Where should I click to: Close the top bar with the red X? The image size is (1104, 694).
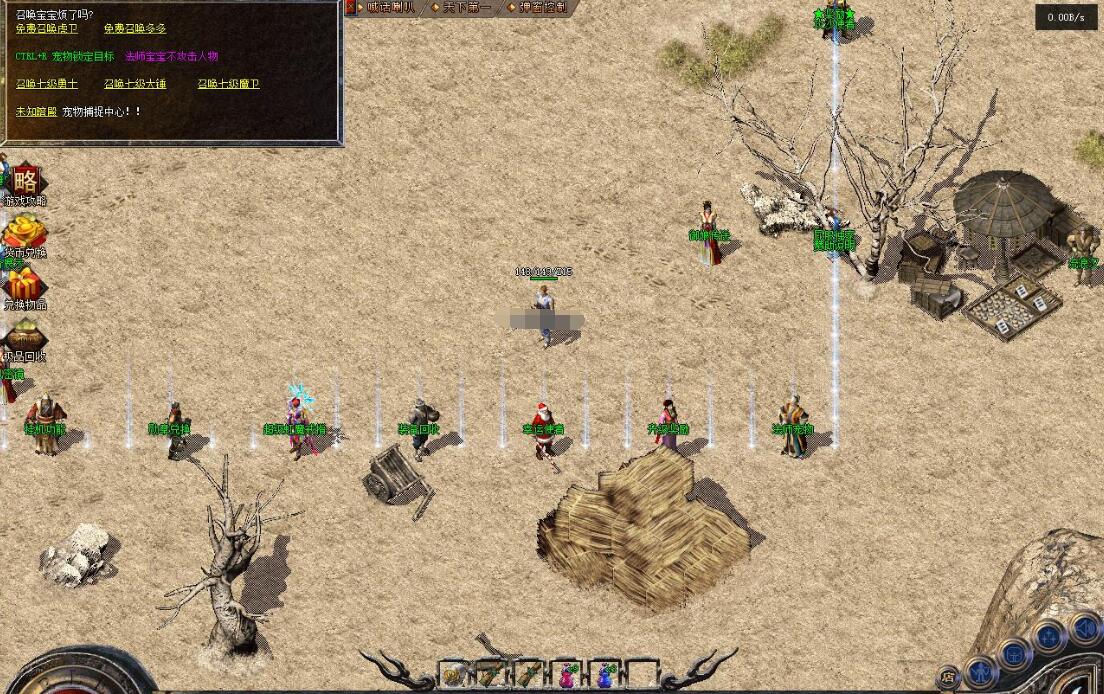pyautogui.click(x=351, y=7)
